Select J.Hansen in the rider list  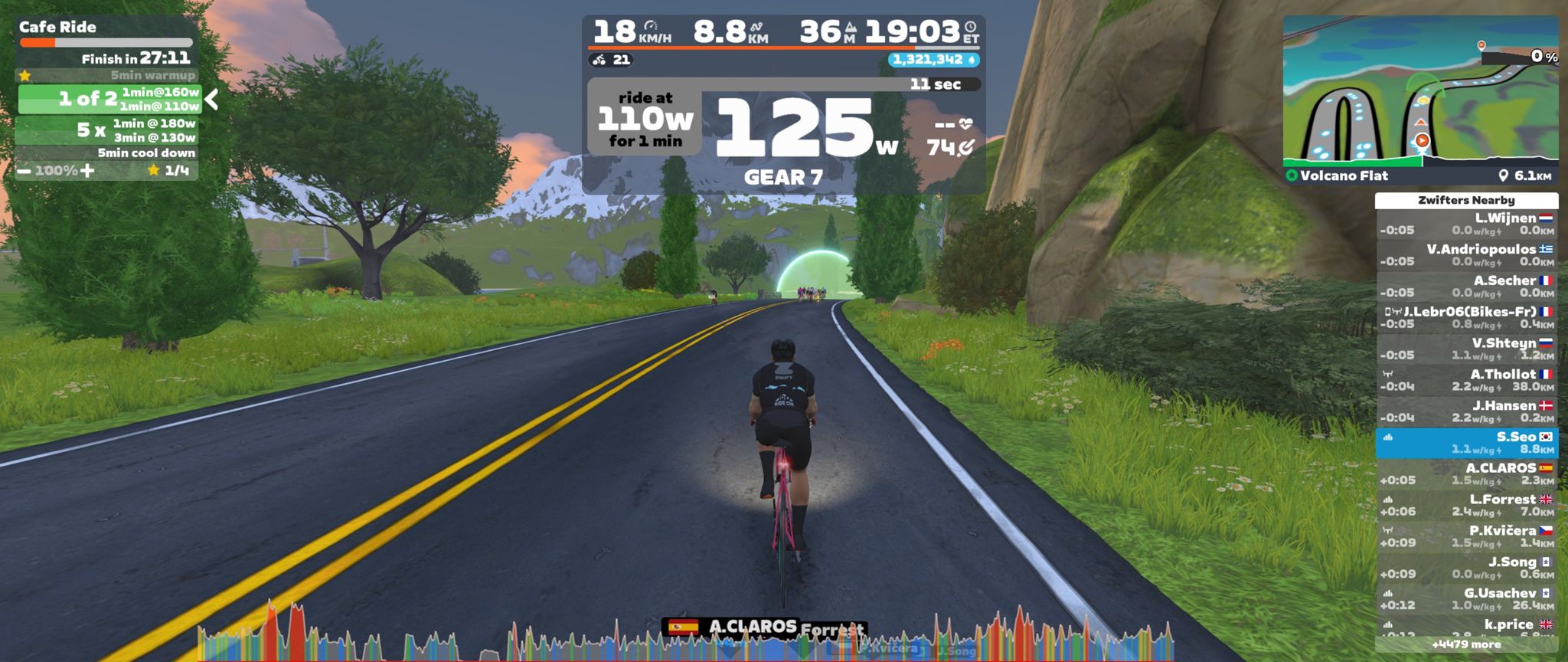tap(1466, 411)
